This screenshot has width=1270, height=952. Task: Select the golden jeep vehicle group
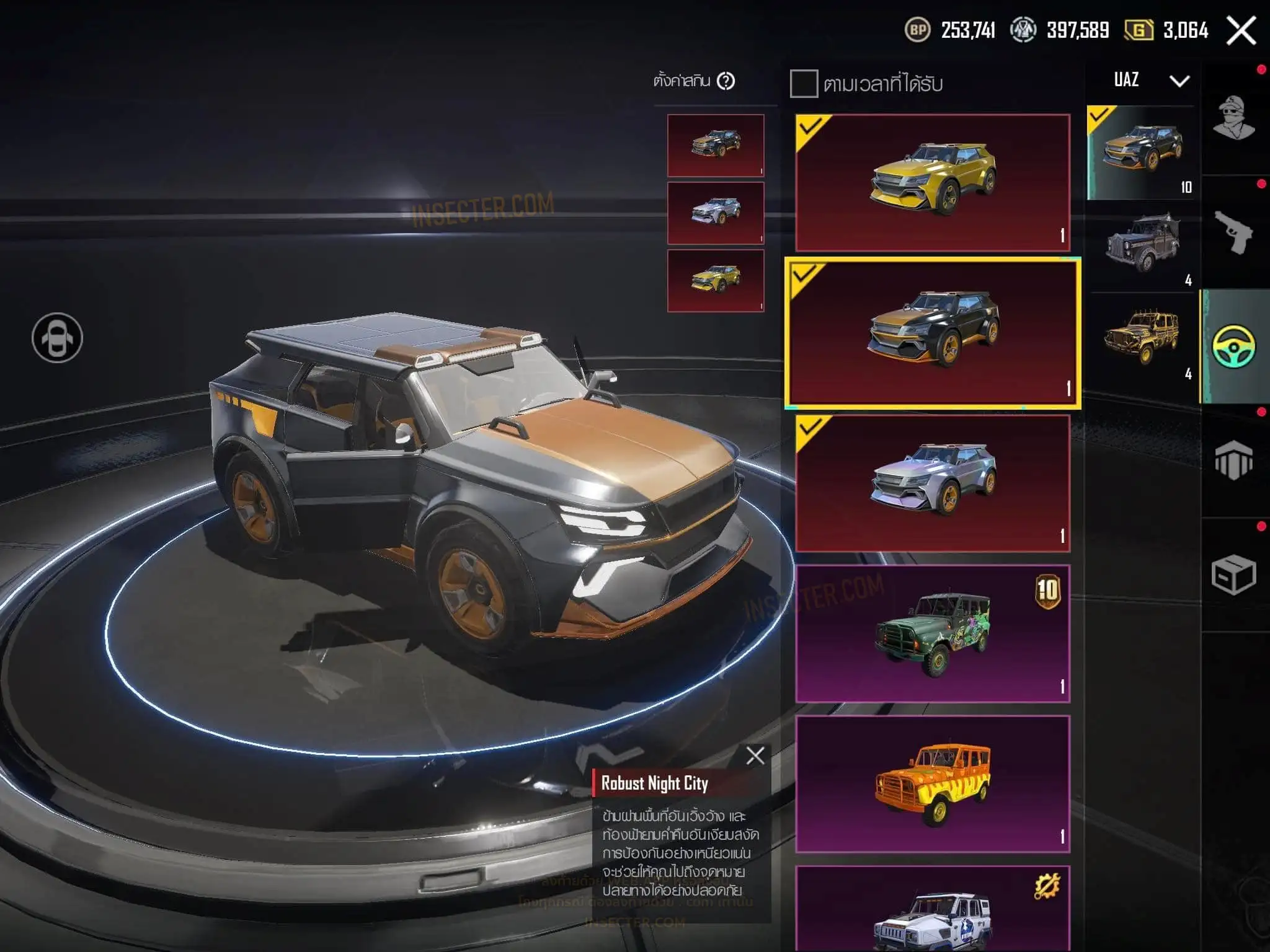coord(1142,338)
